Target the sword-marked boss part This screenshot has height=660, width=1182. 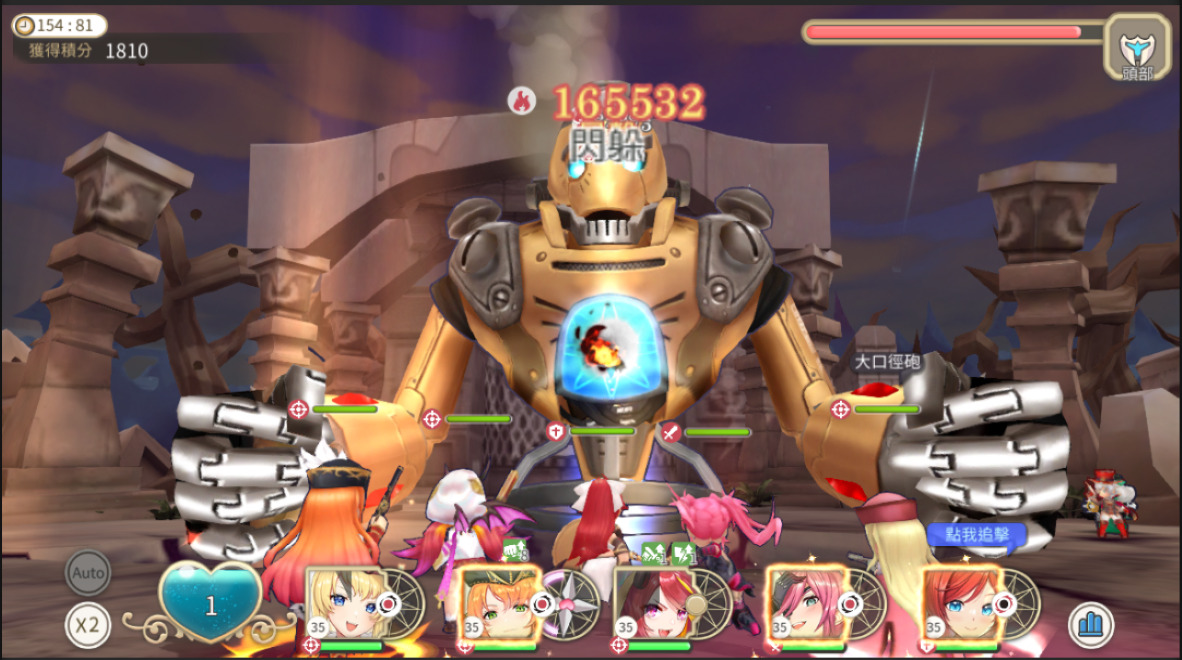(x=670, y=432)
